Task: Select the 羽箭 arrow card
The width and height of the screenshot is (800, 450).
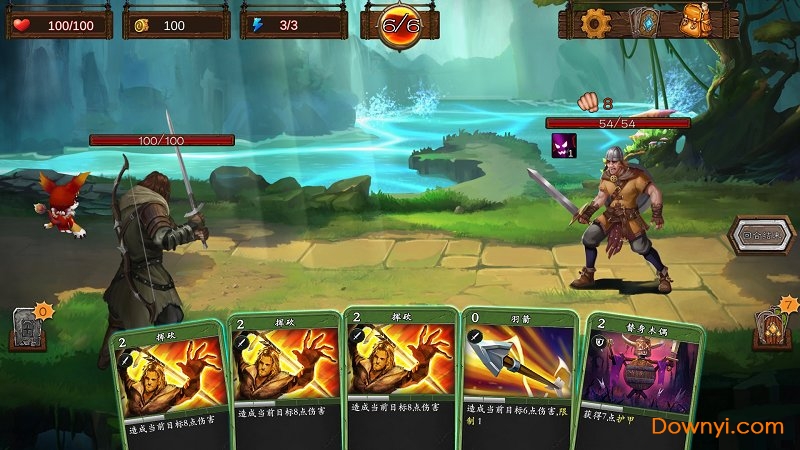Action: [519, 370]
